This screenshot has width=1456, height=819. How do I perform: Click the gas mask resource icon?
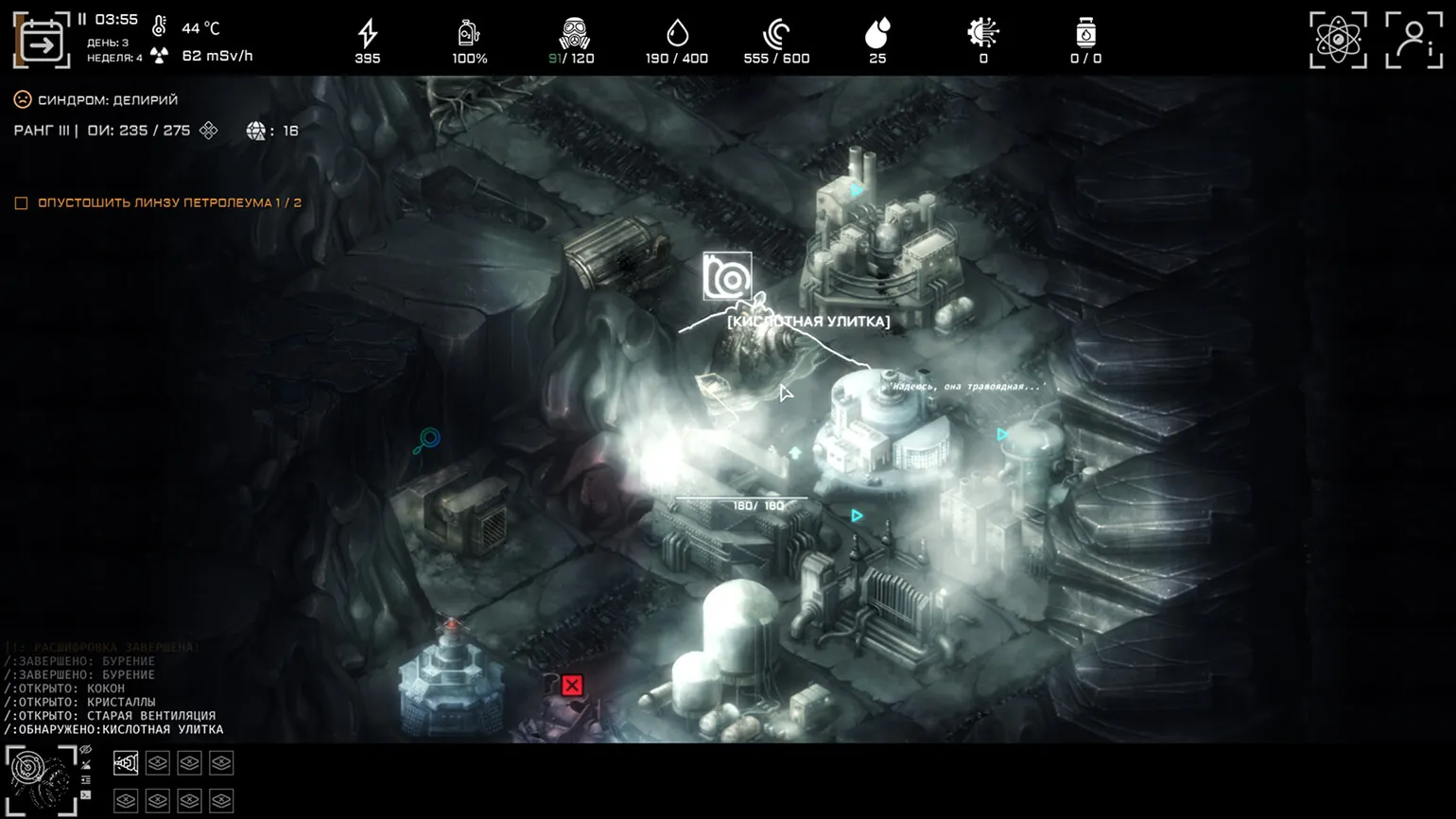(573, 34)
